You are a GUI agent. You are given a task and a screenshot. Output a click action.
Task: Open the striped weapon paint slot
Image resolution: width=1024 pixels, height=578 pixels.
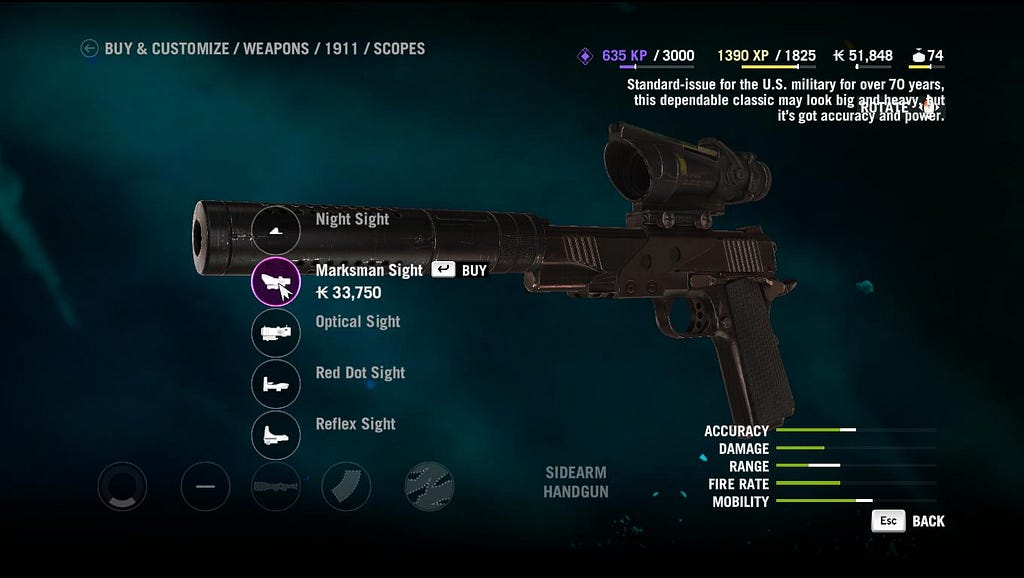[429, 487]
